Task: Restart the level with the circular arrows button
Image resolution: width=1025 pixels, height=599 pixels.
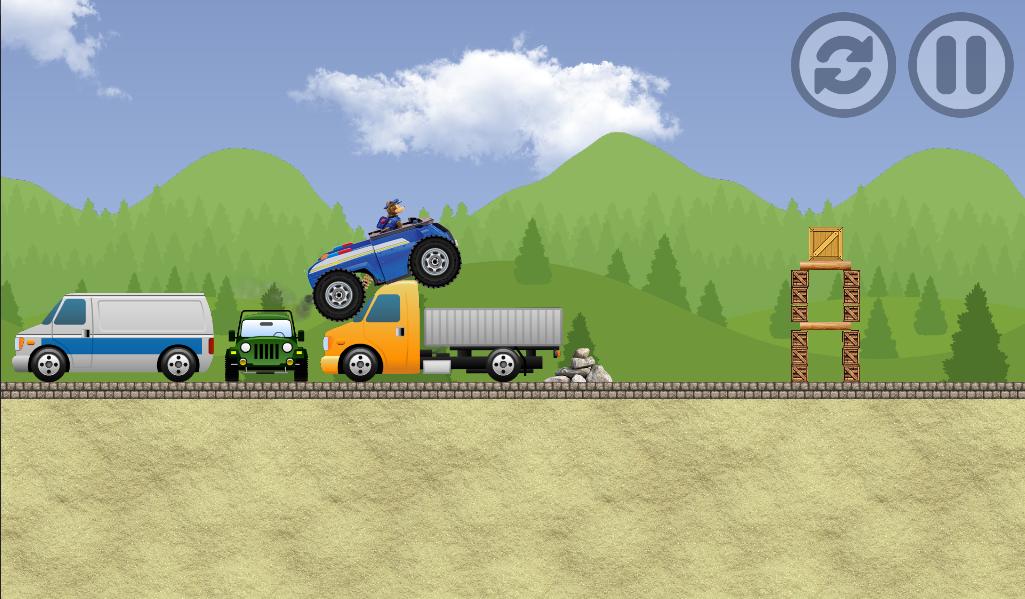Action: pos(843,65)
